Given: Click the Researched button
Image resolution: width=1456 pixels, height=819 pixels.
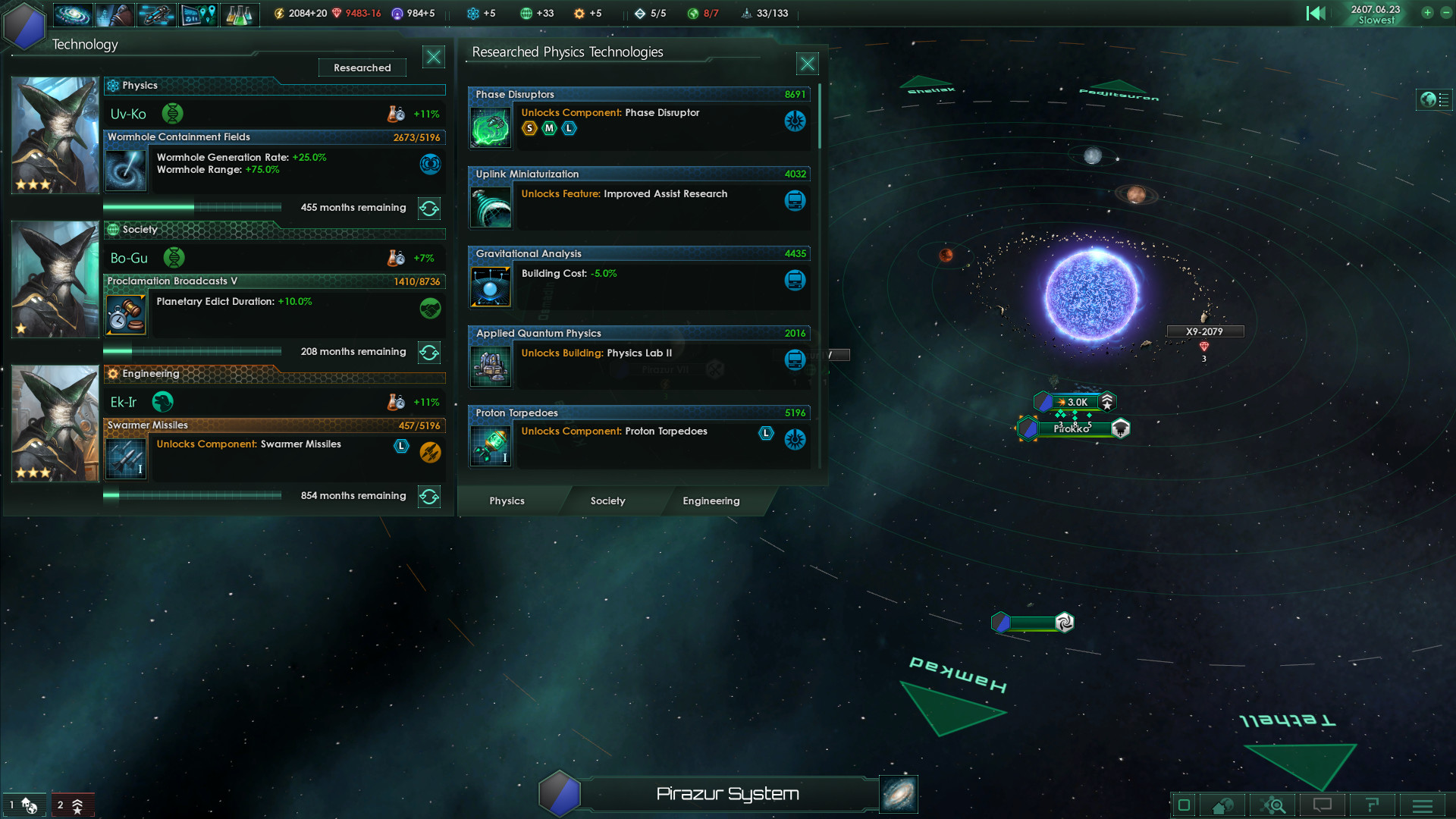Looking at the screenshot, I should 362,67.
